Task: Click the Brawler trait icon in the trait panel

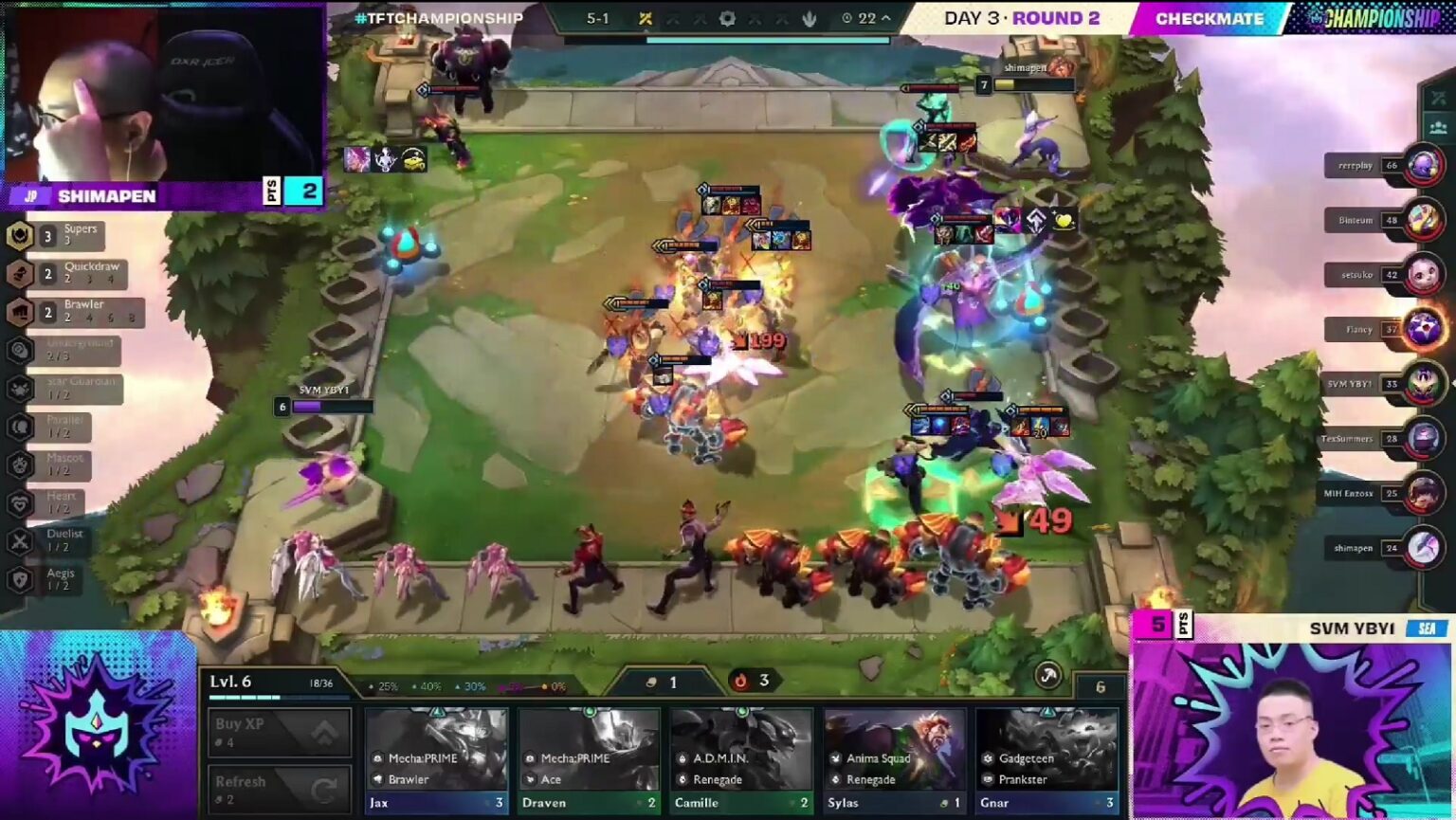Action: (x=19, y=312)
